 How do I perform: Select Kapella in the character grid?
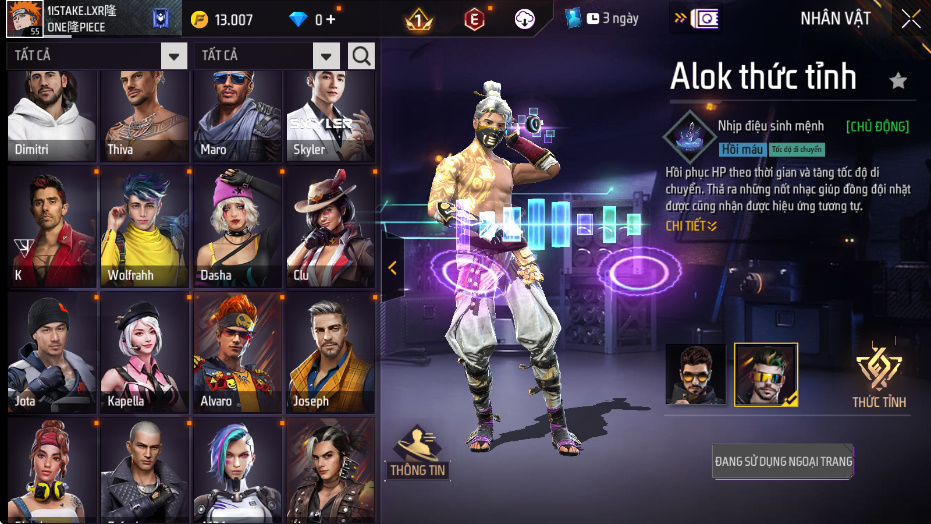[x=145, y=354]
